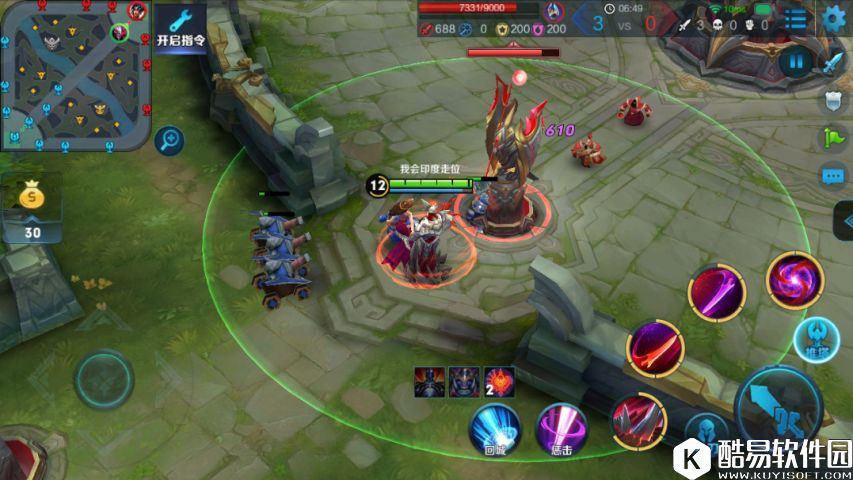Pause the game with the pause button

tap(796, 62)
